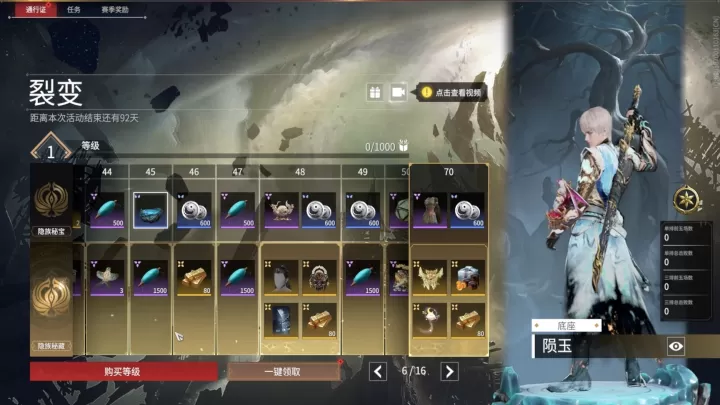Pick the level 46 silver coins reward
The width and height of the screenshot is (720, 405).
tap(194, 209)
